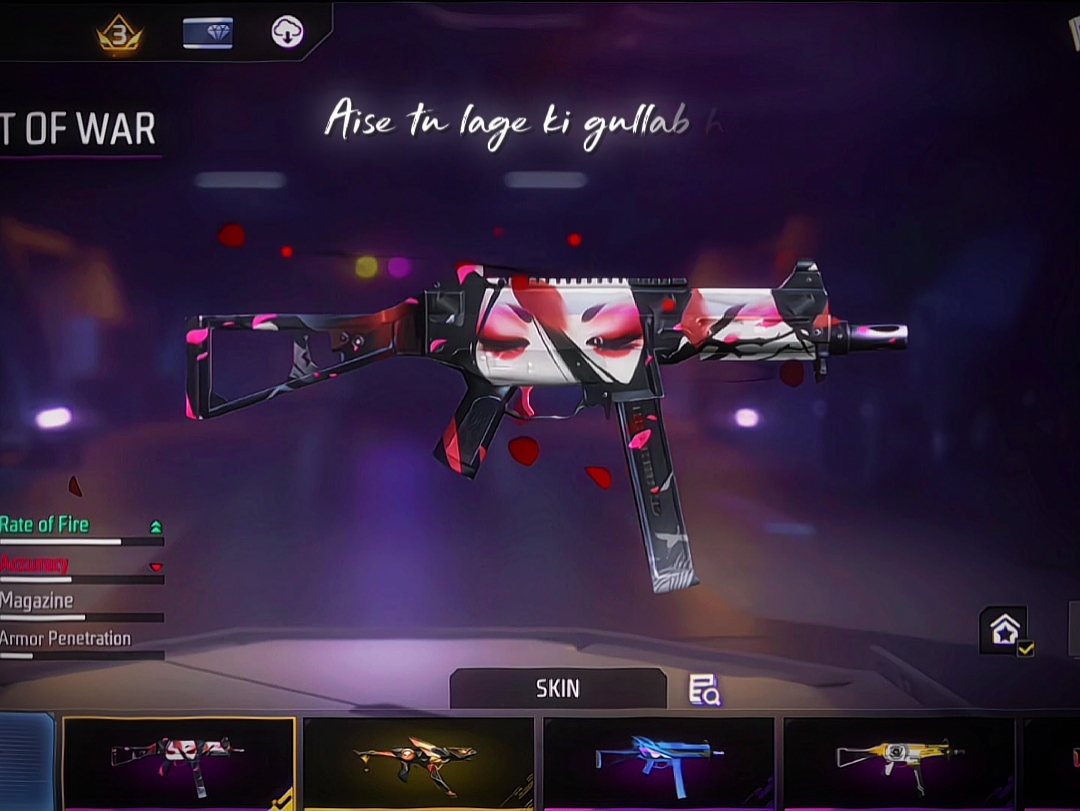Screen dimensions: 1080x811
Task: Open the magnifier list icon beside SKIN
Action: tap(704, 689)
